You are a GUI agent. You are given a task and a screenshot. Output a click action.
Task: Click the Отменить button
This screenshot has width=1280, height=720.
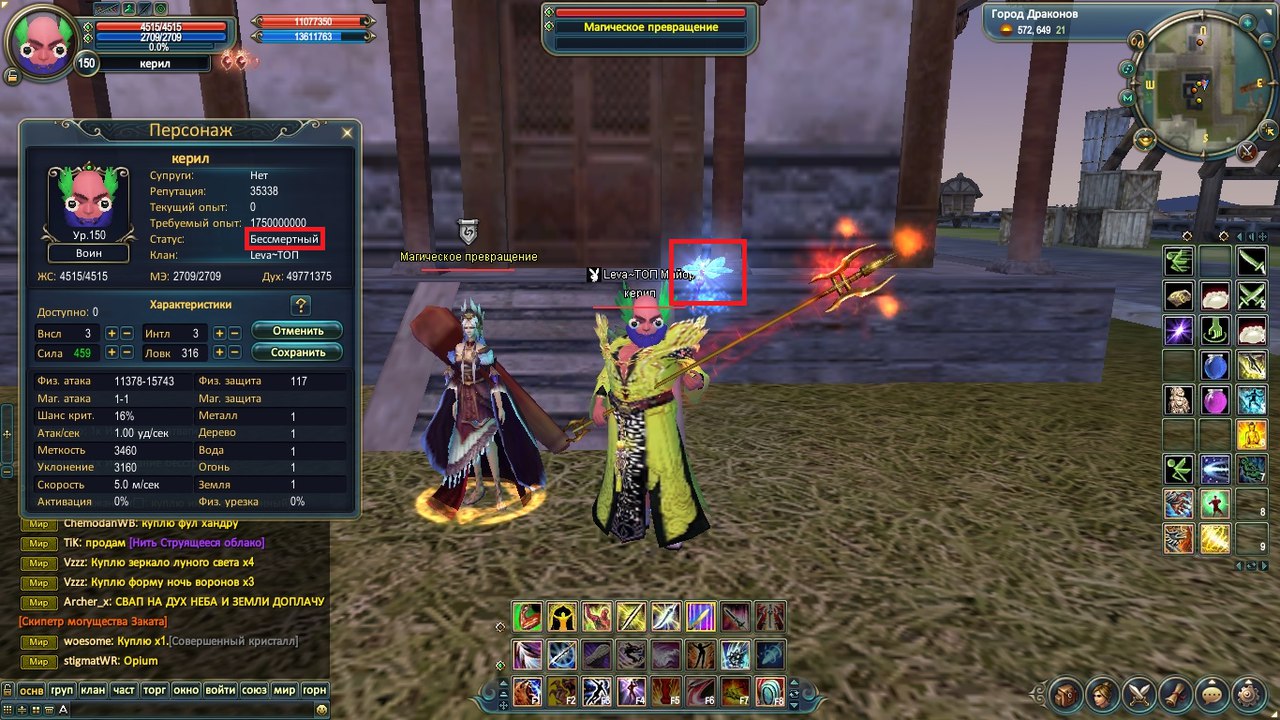[297, 331]
